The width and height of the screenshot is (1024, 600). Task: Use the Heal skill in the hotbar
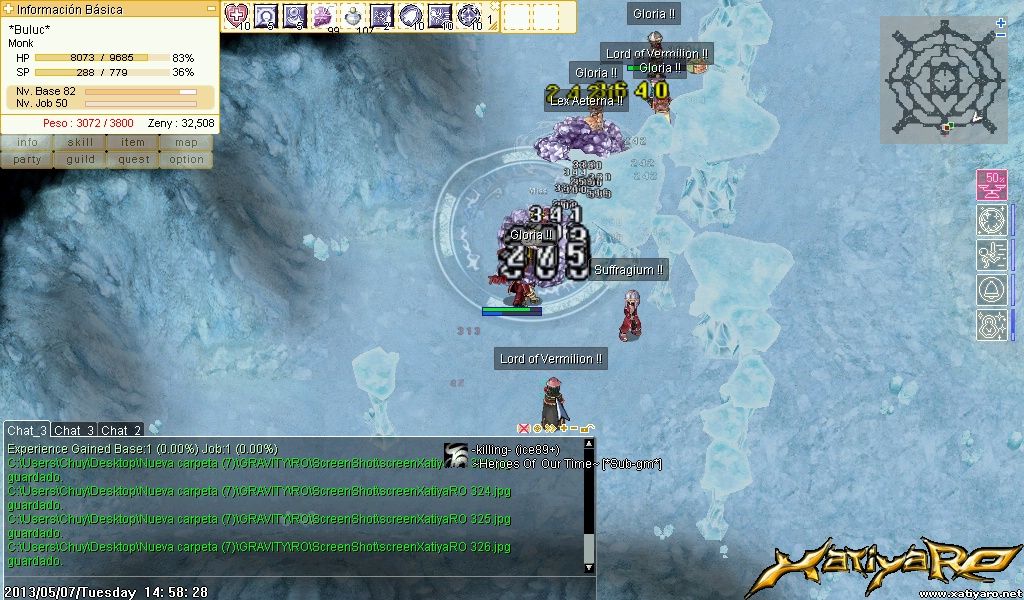coord(236,15)
